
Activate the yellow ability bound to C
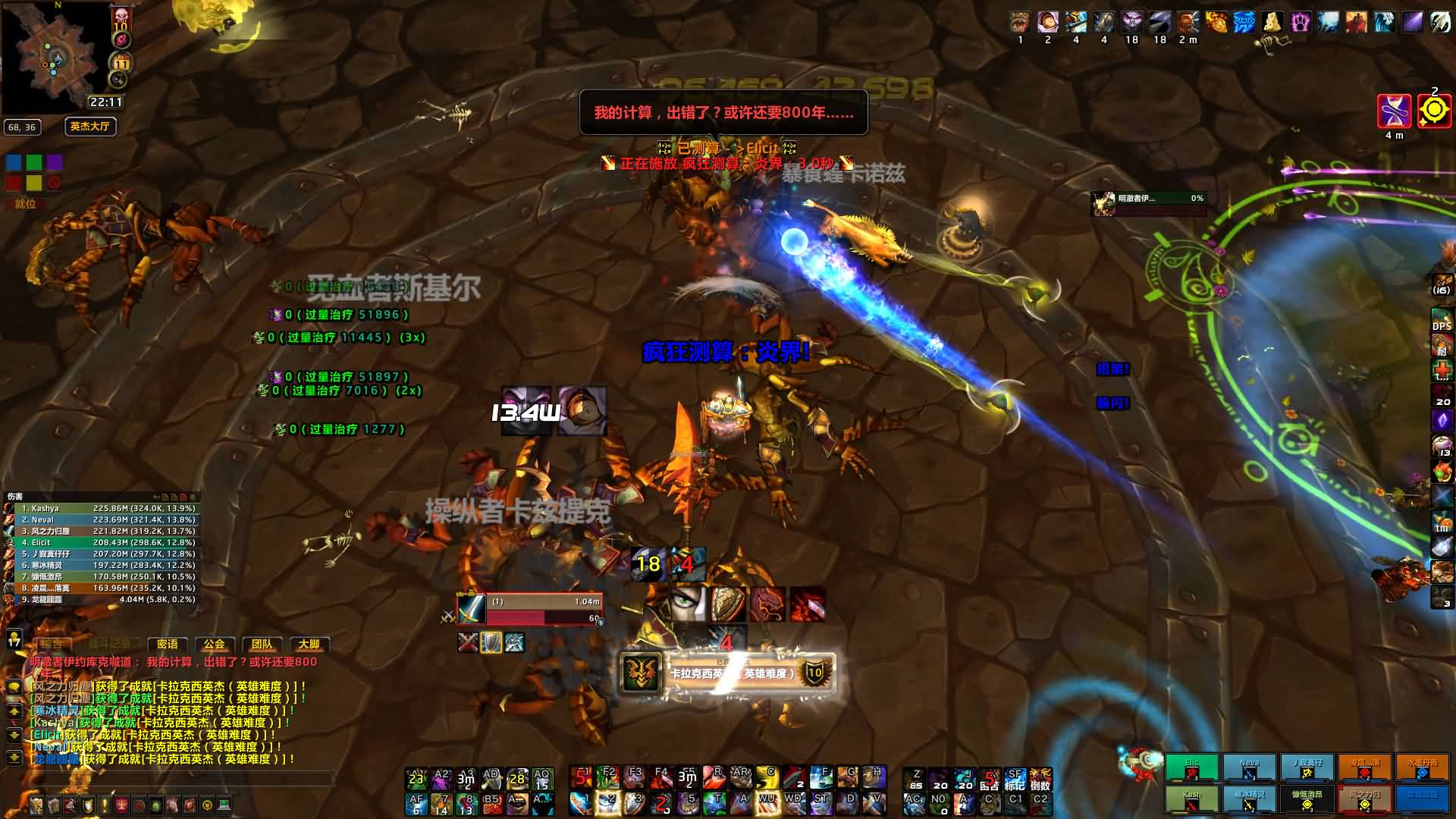point(767,777)
